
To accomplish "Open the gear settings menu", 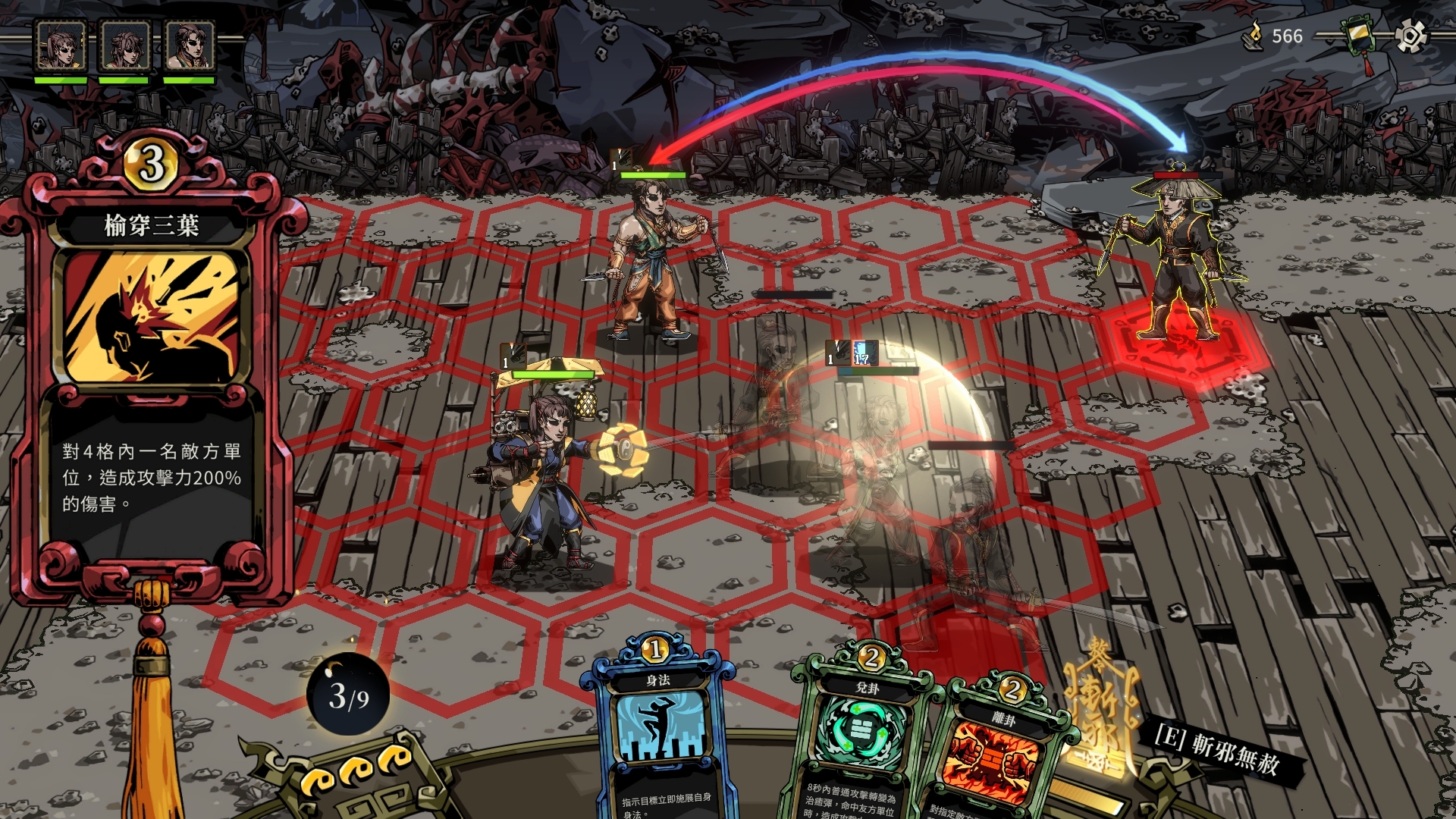I will [x=1410, y=36].
